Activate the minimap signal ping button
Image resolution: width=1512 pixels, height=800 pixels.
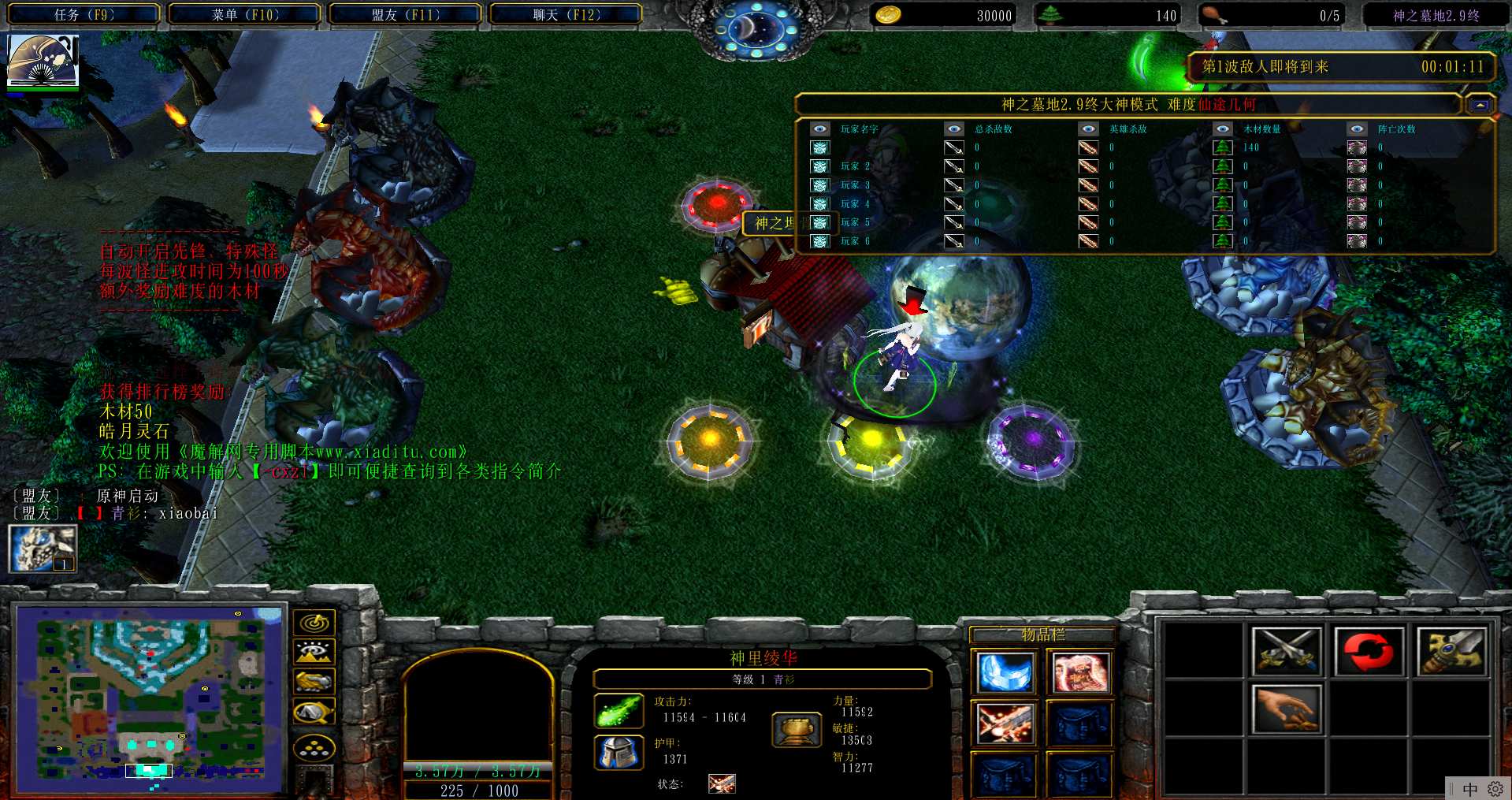[x=314, y=623]
